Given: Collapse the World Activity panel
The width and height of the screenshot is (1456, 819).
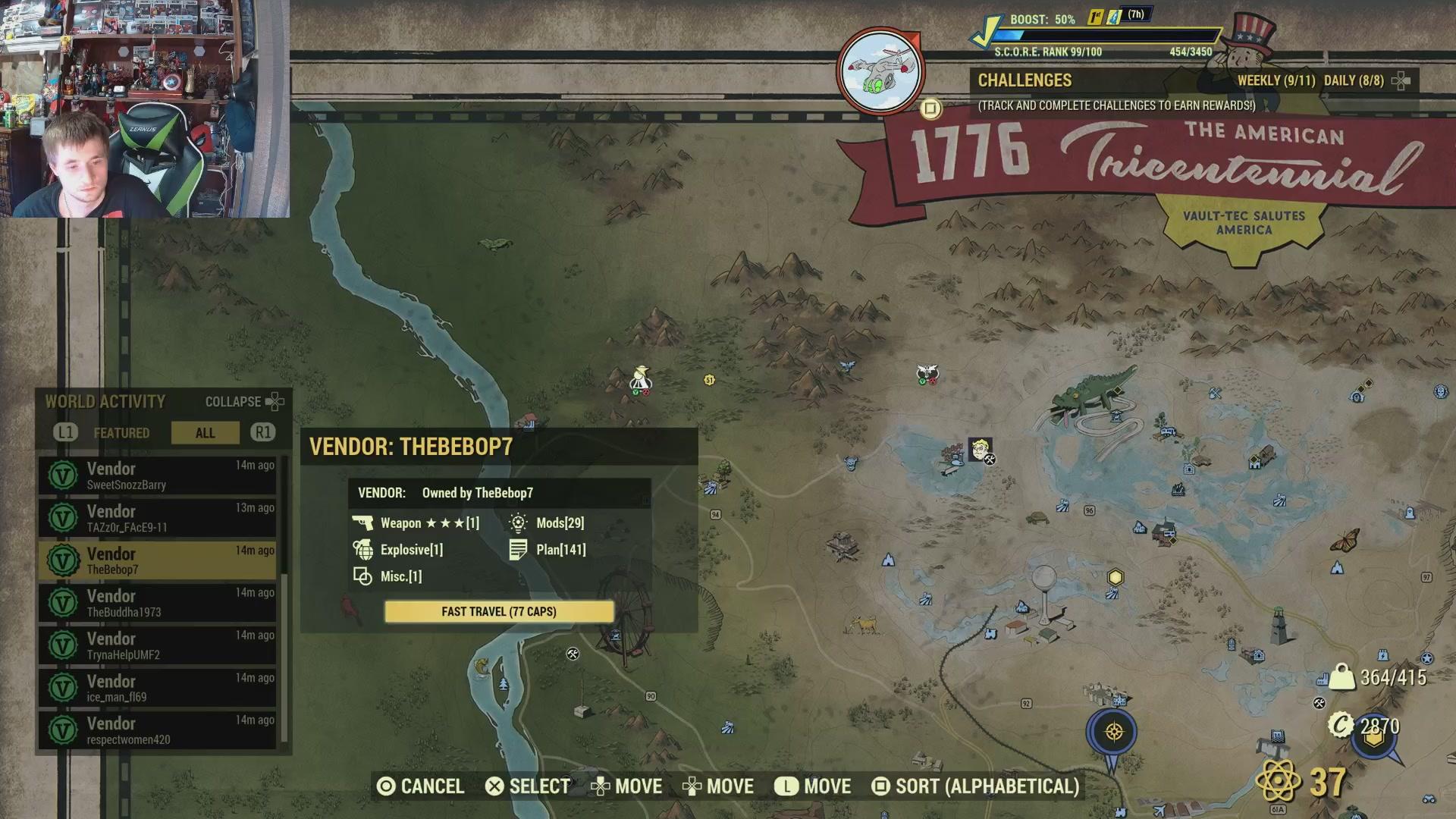Looking at the screenshot, I should tap(244, 402).
